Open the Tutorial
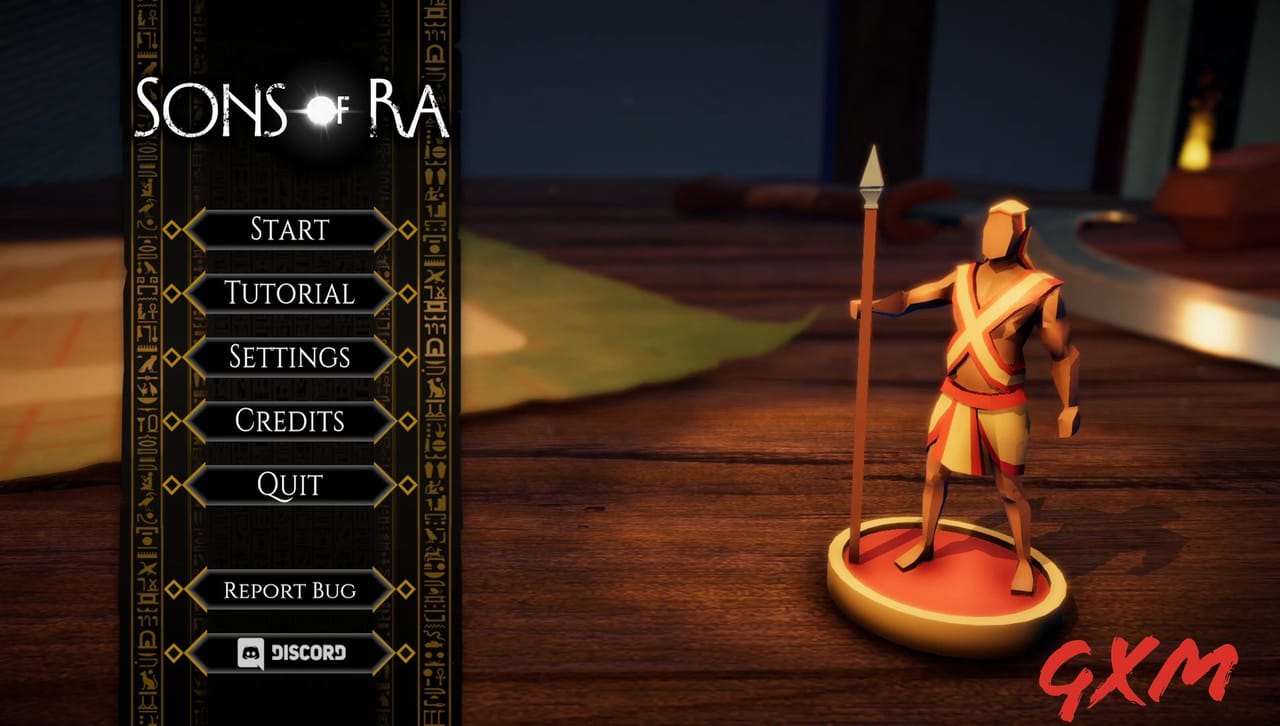The height and width of the screenshot is (726, 1280). pyautogui.click(x=289, y=294)
